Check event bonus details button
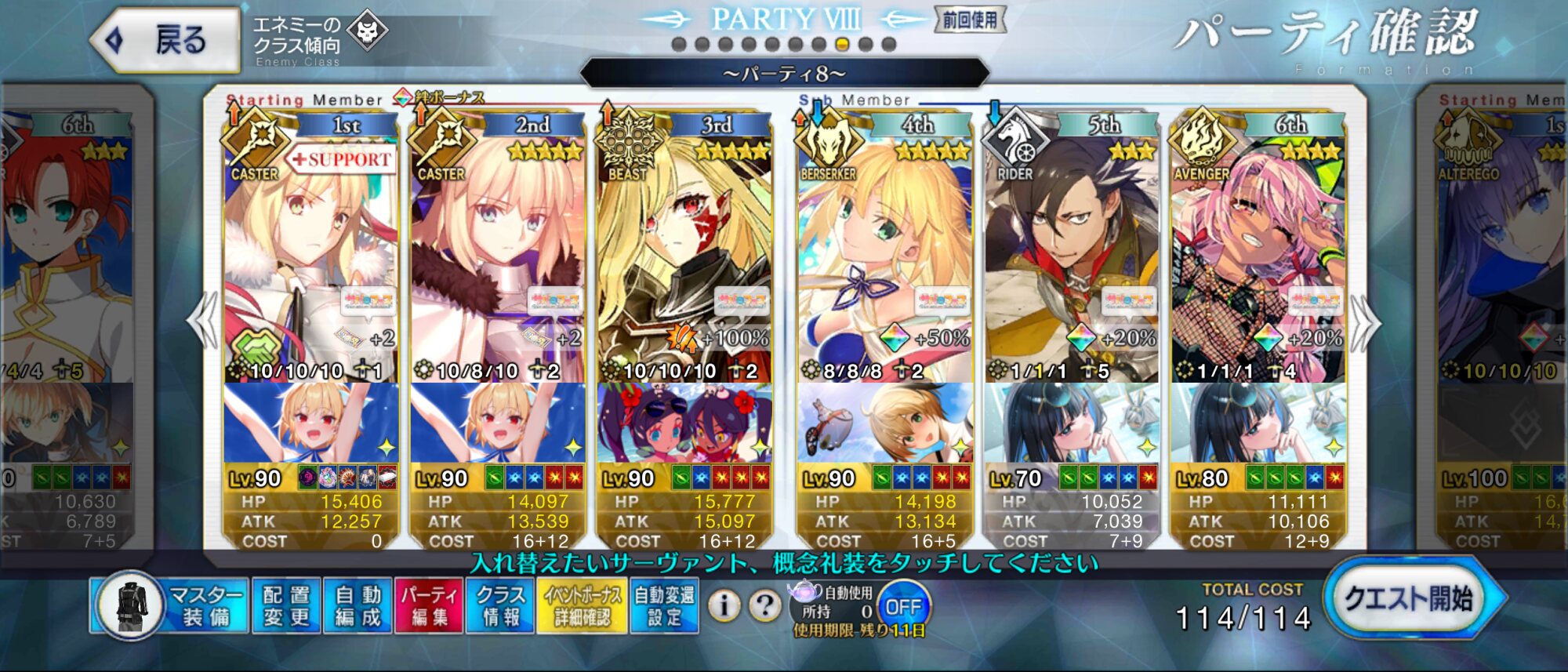Viewport: 1568px width, 672px height. coord(583,605)
